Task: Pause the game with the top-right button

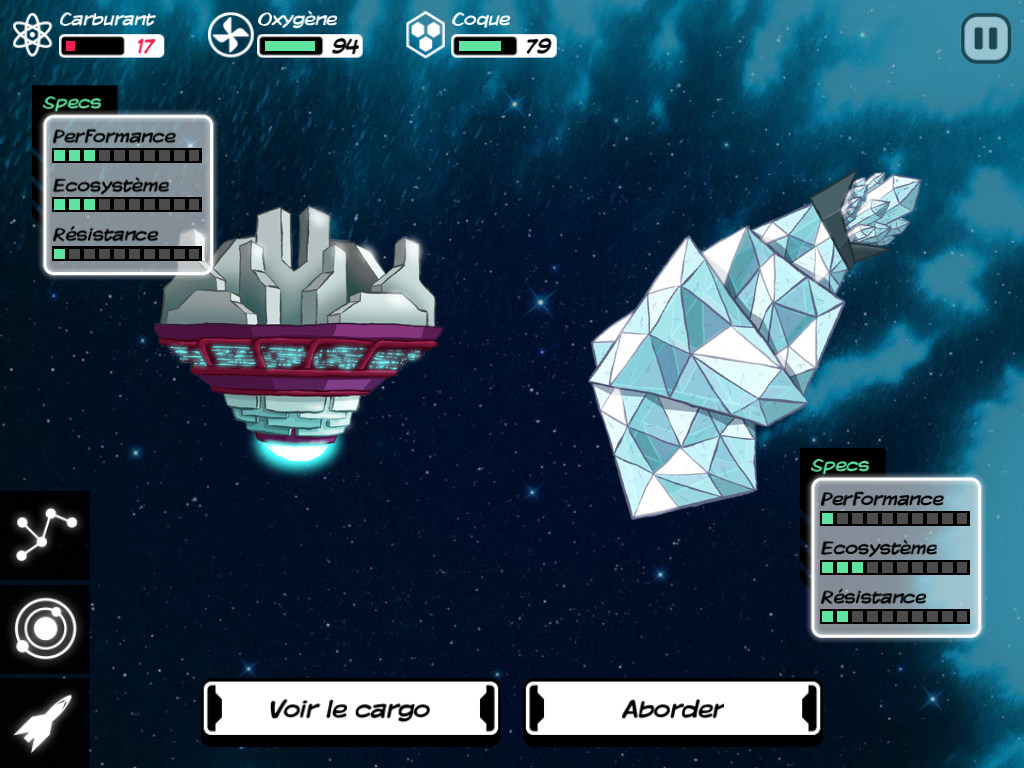Action: click(985, 39)
